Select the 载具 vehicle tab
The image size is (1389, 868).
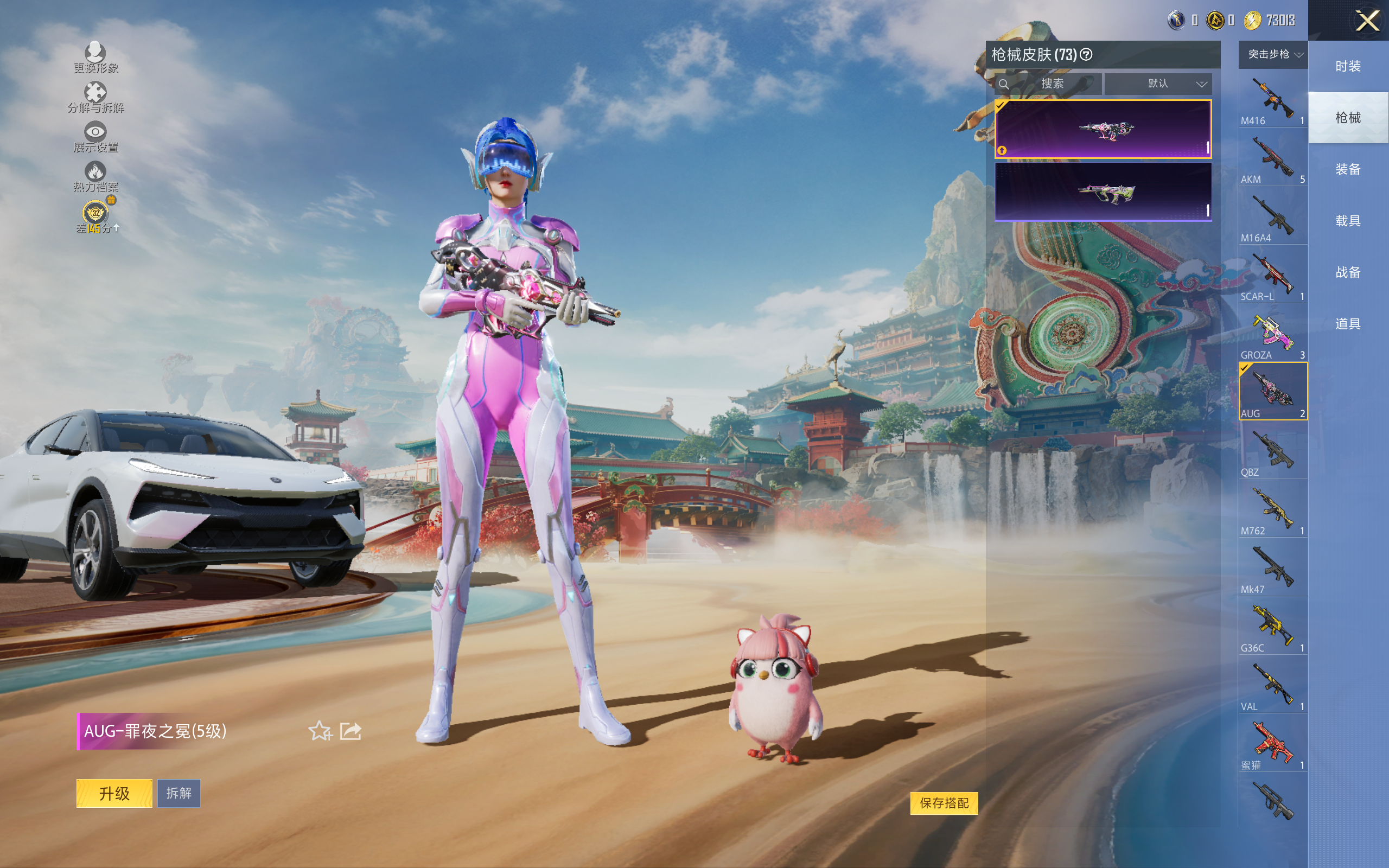click(1348, 221)
